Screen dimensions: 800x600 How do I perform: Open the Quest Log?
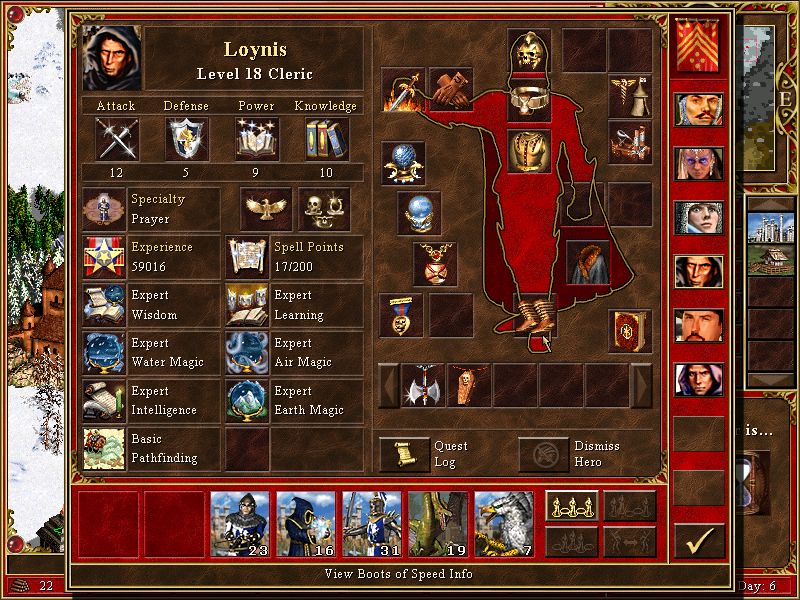tap(401, 454)
